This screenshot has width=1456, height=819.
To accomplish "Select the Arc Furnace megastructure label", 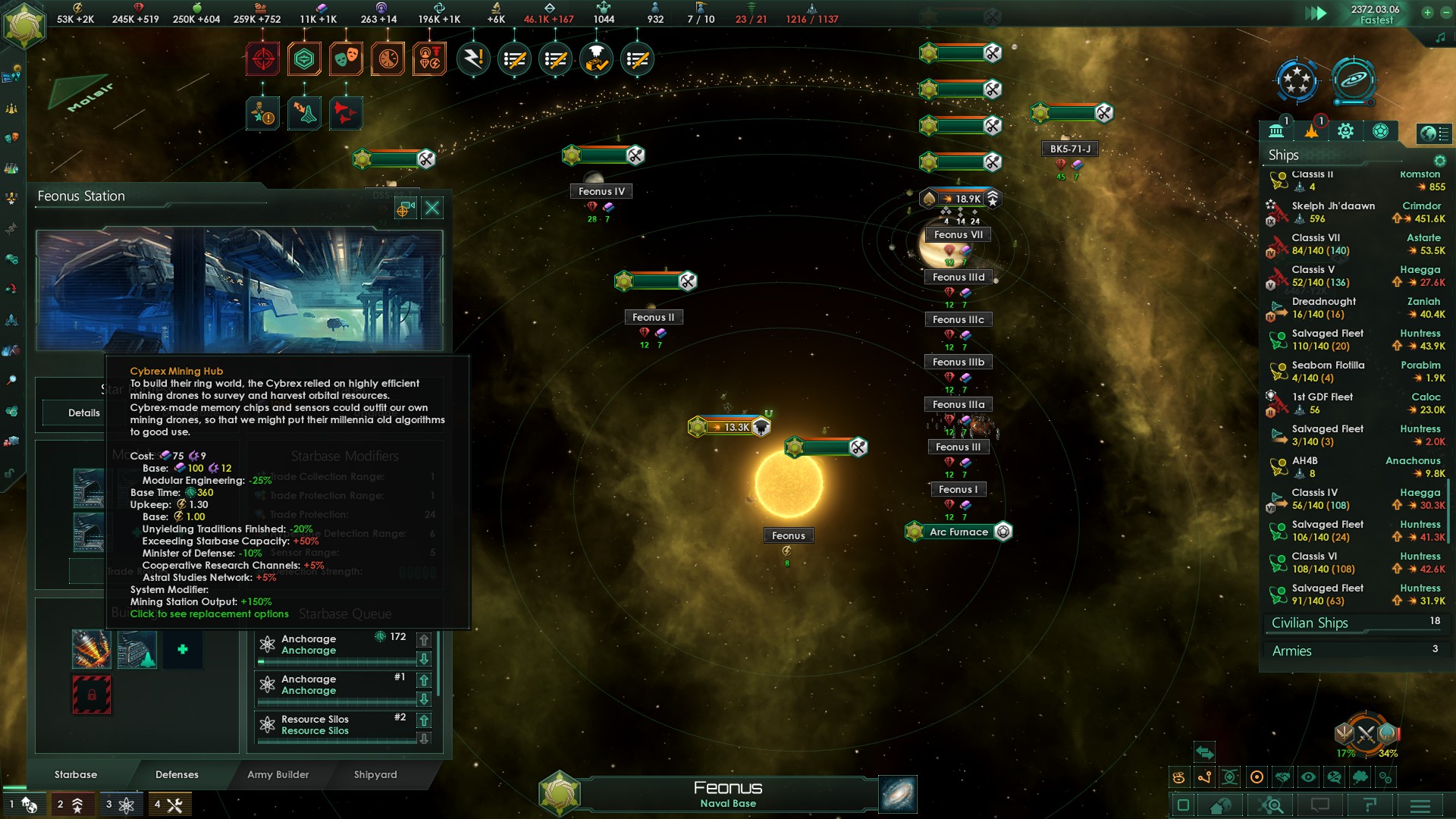I will pyautogui.click(x=959, y=532).
